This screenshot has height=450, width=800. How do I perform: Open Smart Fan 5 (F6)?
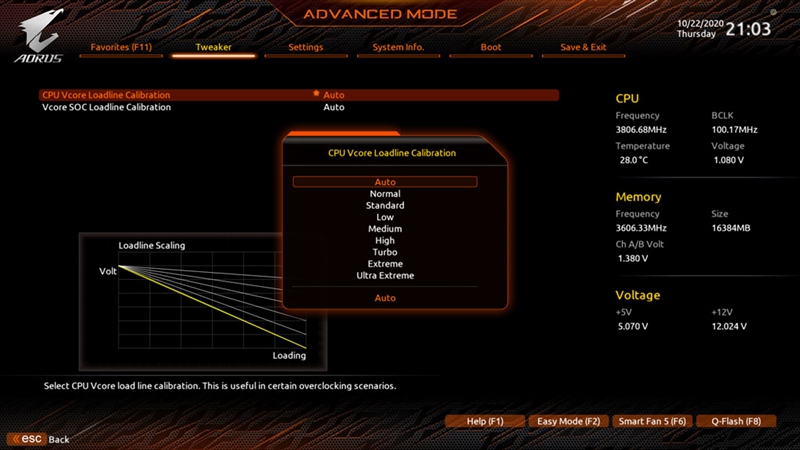tap(652, 422)
